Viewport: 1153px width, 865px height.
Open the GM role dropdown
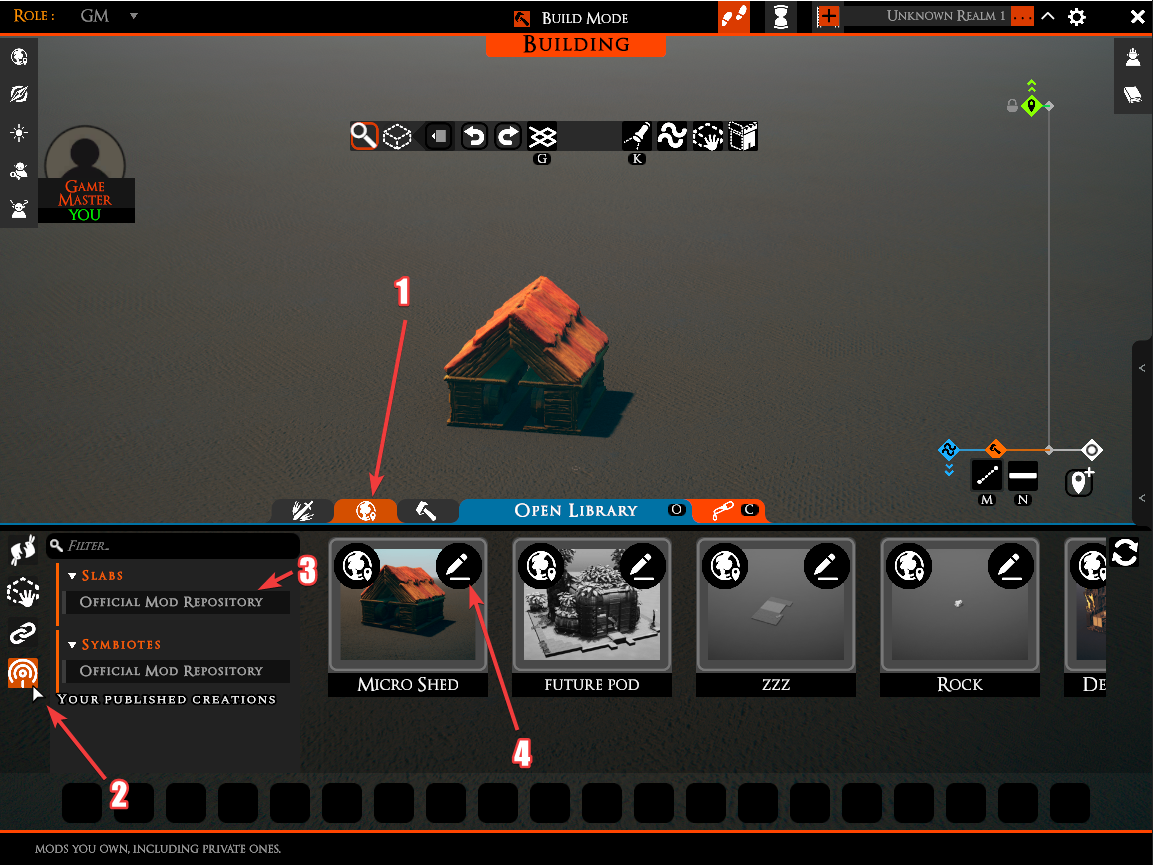pyautogui.click(x=134, y=16)
